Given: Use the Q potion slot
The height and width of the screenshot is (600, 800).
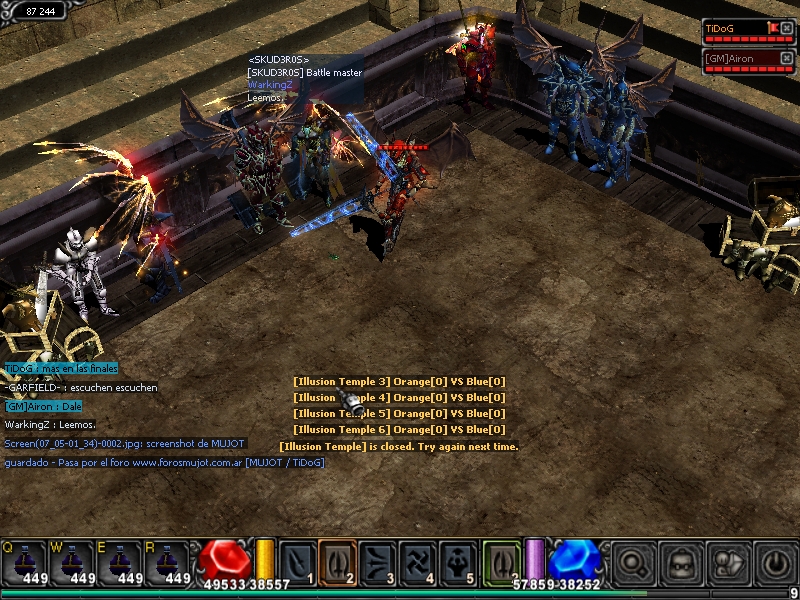Looking at the screenshot, I should (x=24, y=561).
